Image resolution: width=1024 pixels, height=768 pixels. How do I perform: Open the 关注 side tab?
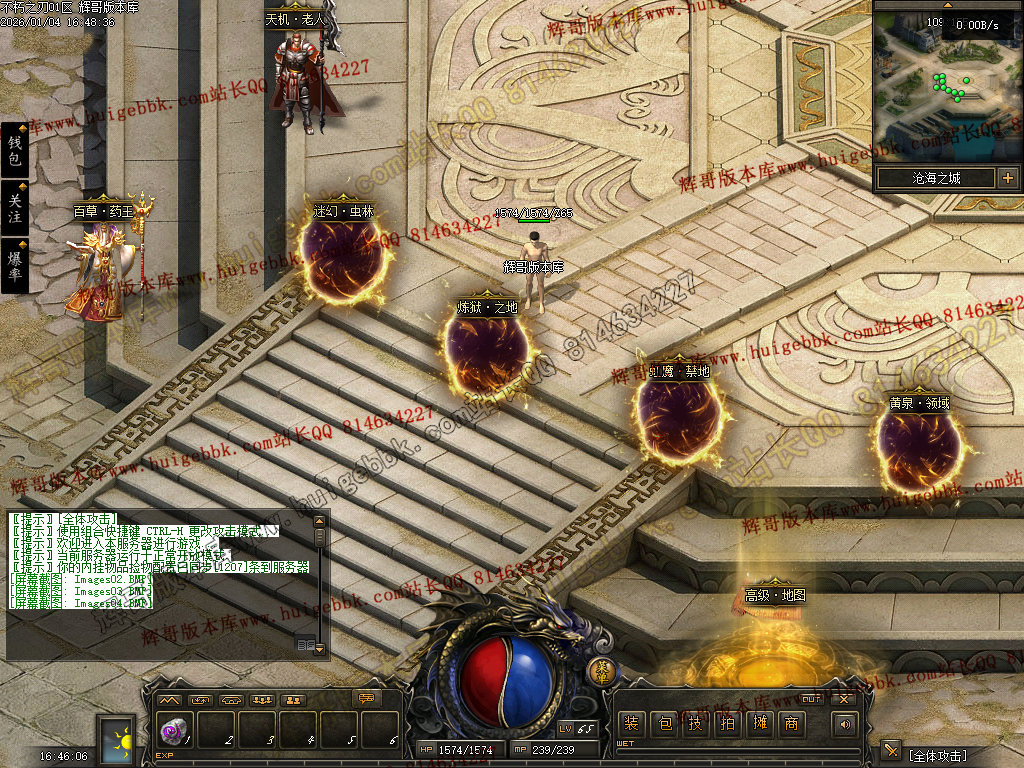[x=14, y=208]
